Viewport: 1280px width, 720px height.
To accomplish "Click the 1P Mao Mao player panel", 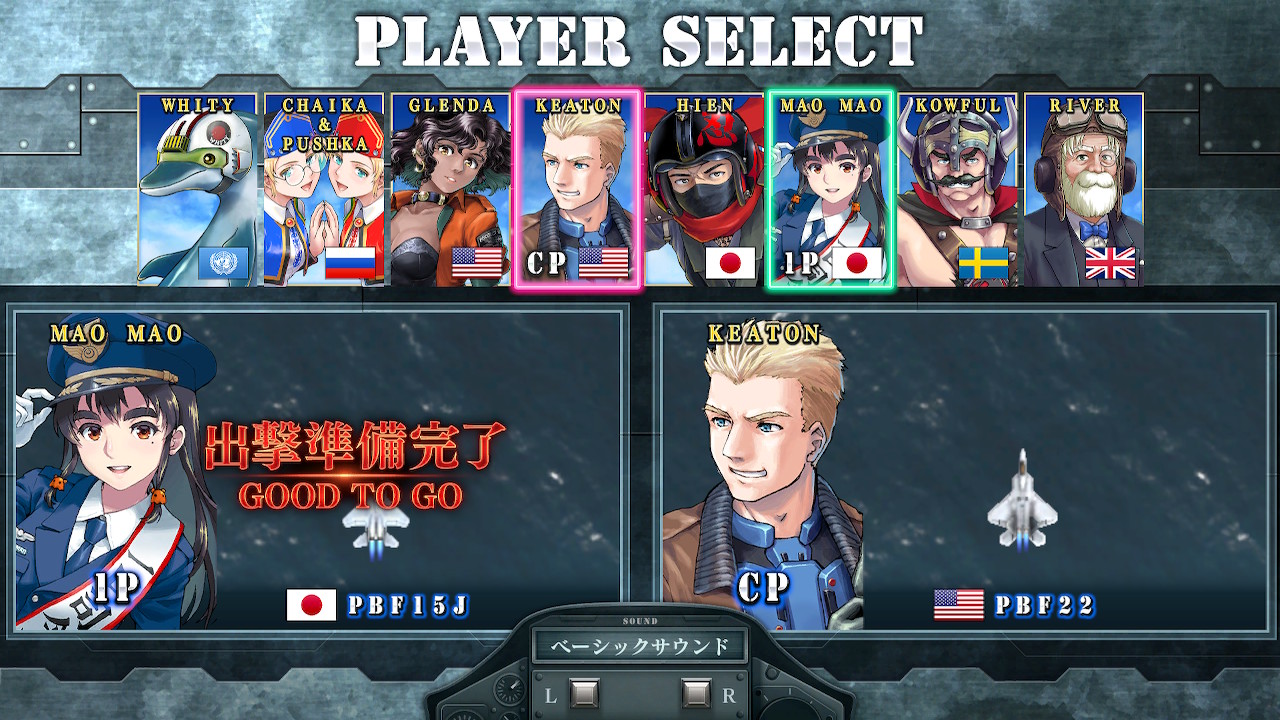I will 320,470.
